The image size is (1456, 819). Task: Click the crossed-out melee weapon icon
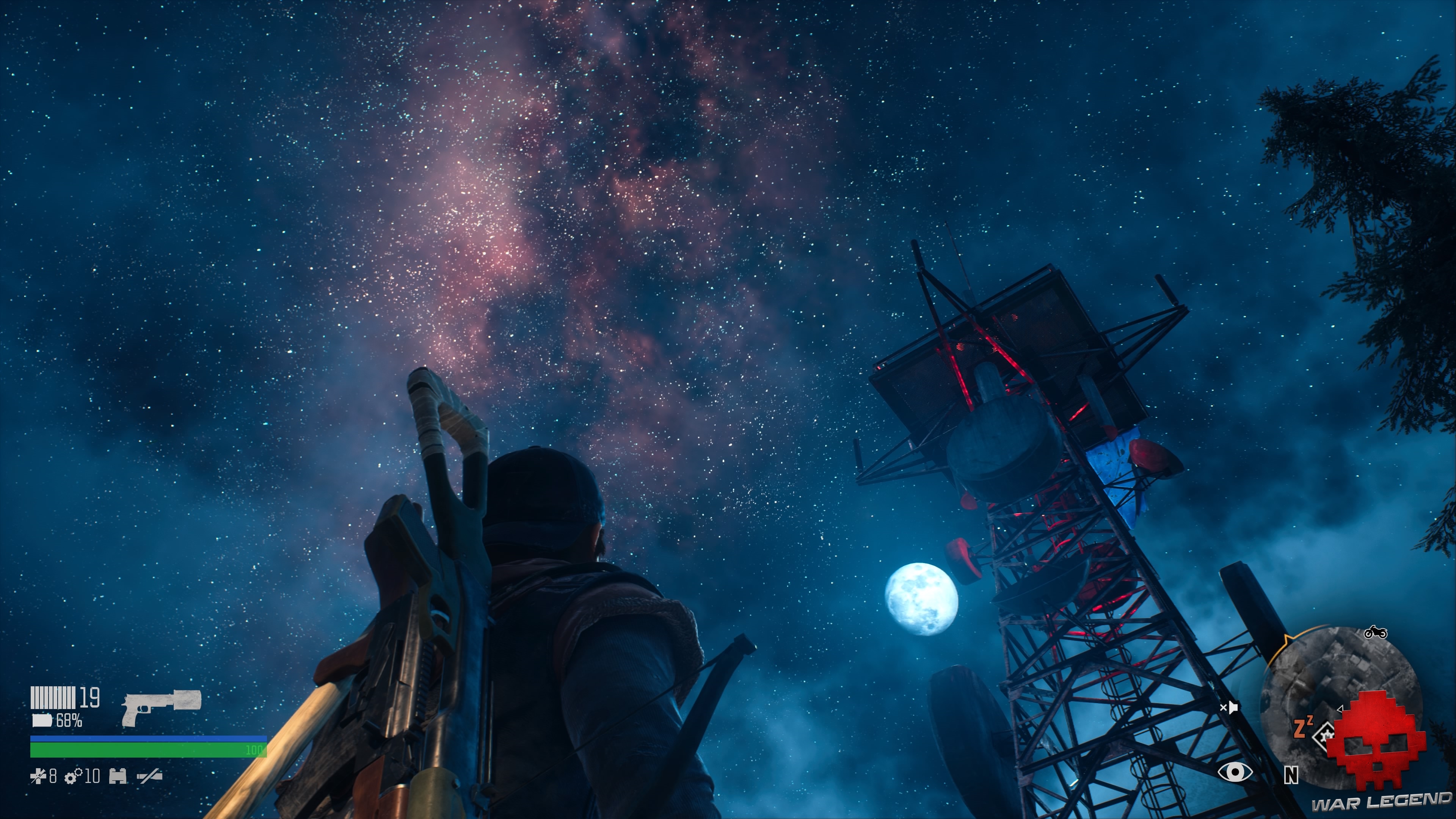pyautogui.click(x=150, y=777)
